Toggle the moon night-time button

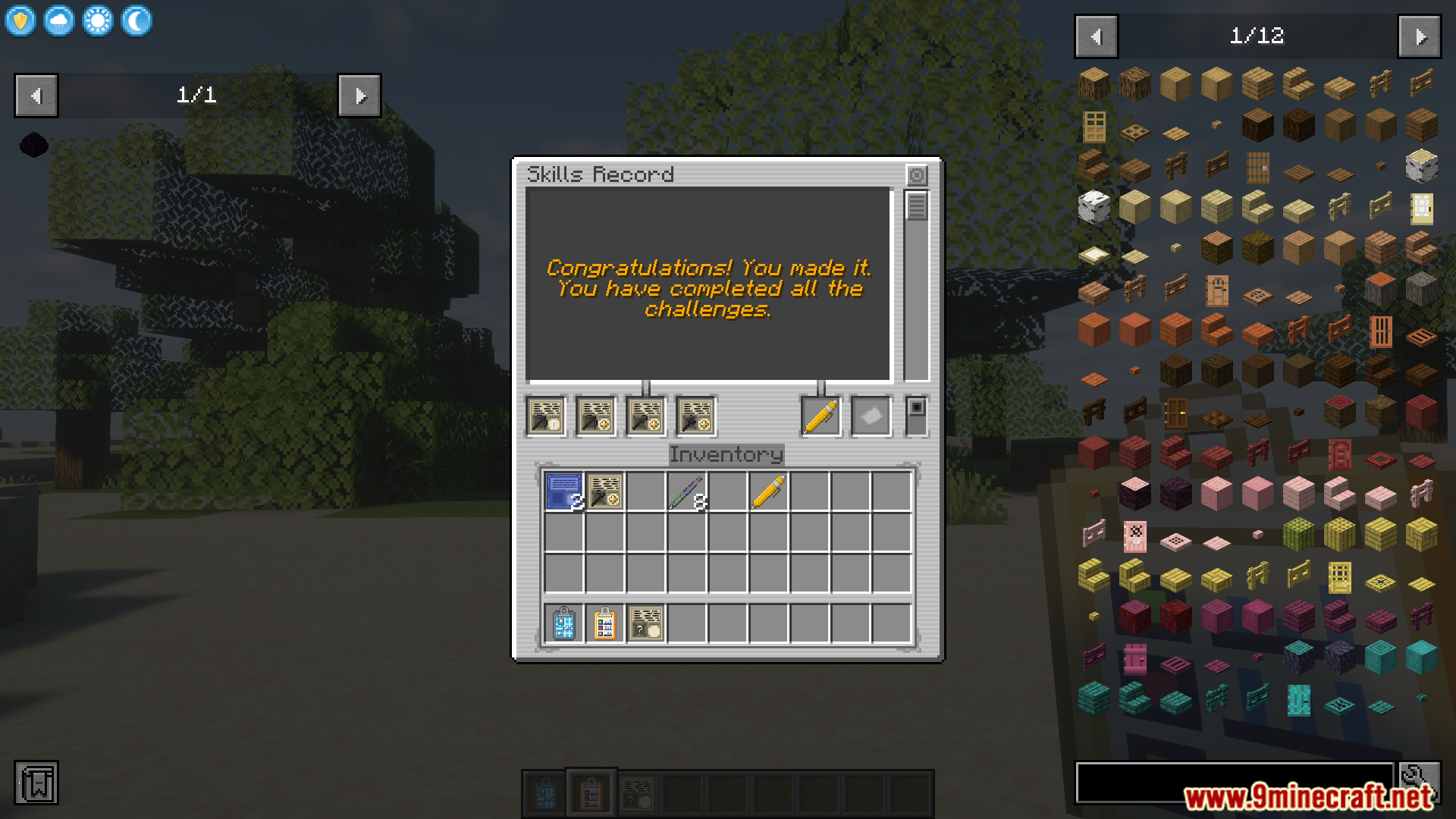pyautogui.click(x=136, y=20)
